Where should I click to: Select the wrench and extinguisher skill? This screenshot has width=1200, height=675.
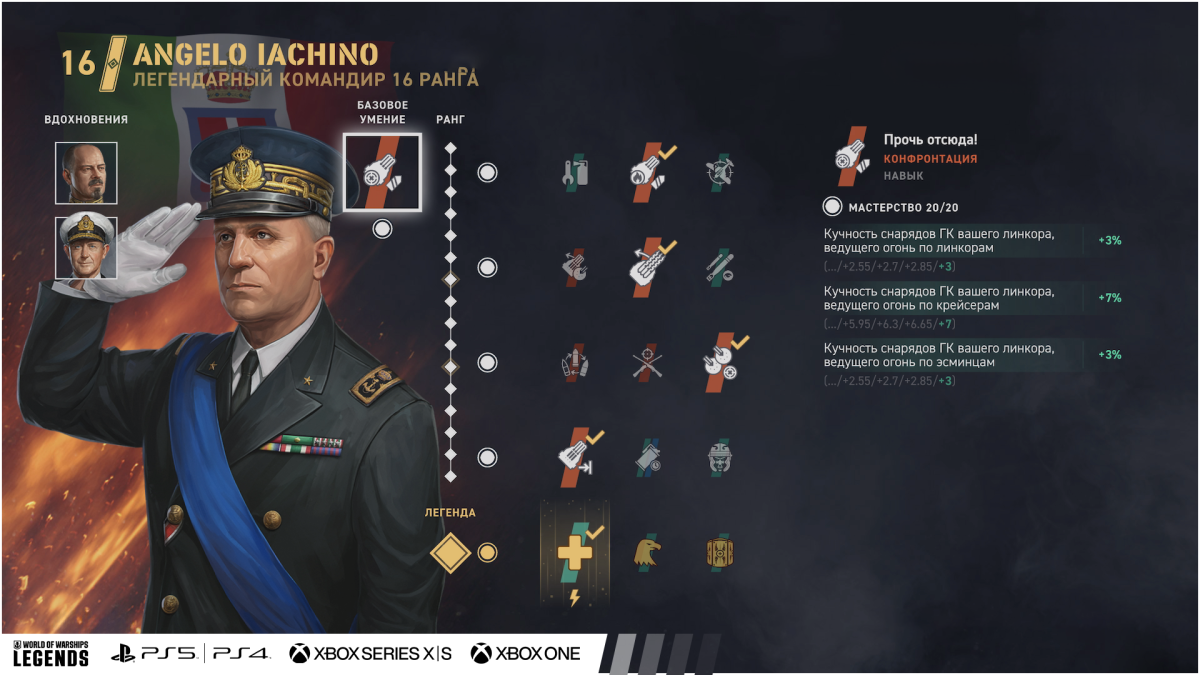tap(574, 172)
